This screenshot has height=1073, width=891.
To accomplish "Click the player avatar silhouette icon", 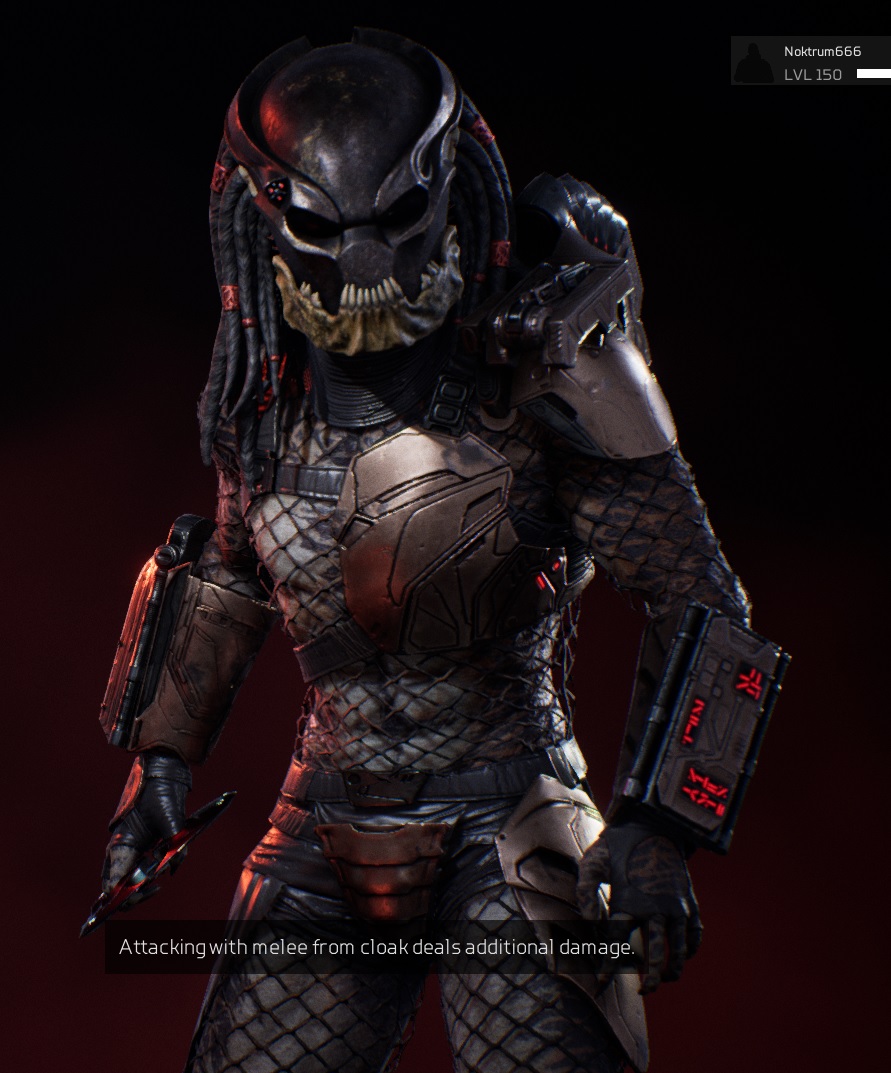I will 754,62.
